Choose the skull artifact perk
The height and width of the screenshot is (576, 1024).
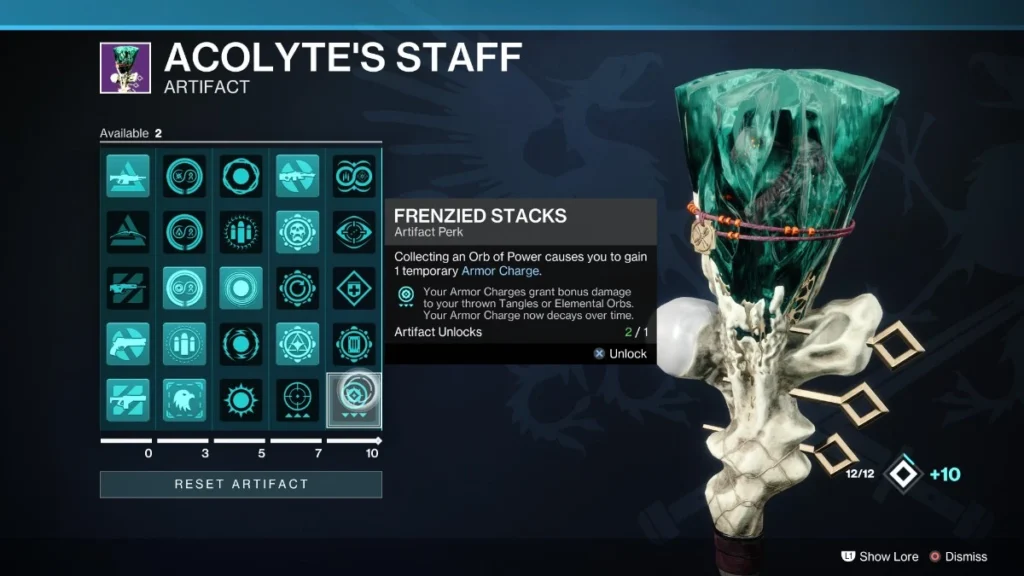(x=297, y=231)
